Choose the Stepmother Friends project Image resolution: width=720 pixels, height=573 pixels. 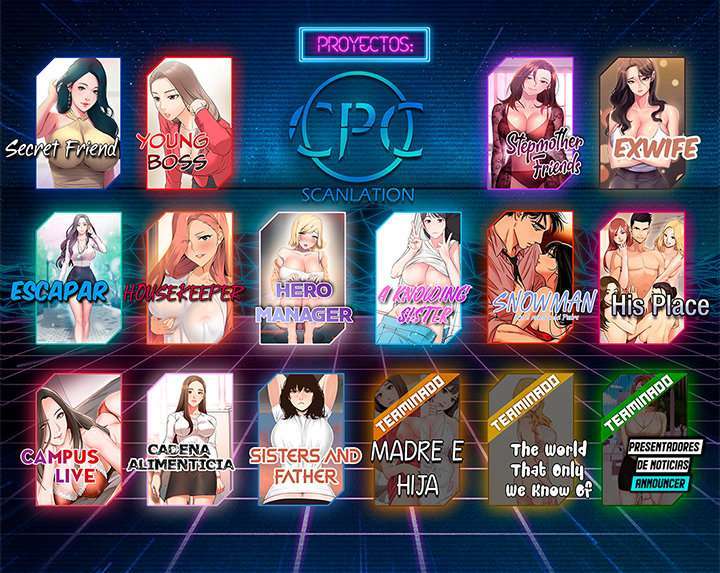531,123
